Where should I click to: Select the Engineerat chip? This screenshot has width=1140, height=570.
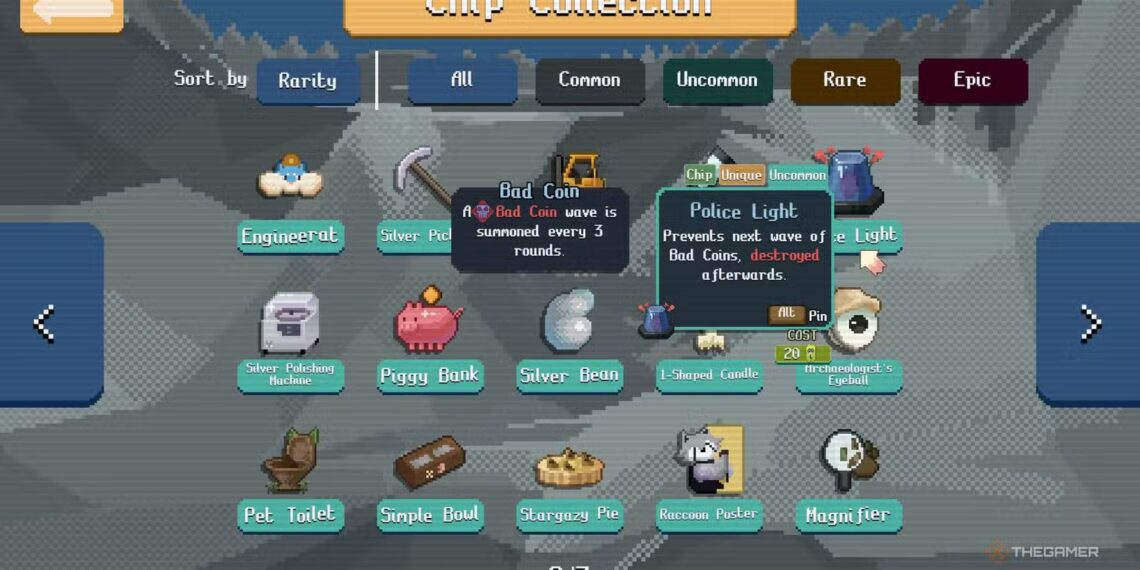point(290,180)
